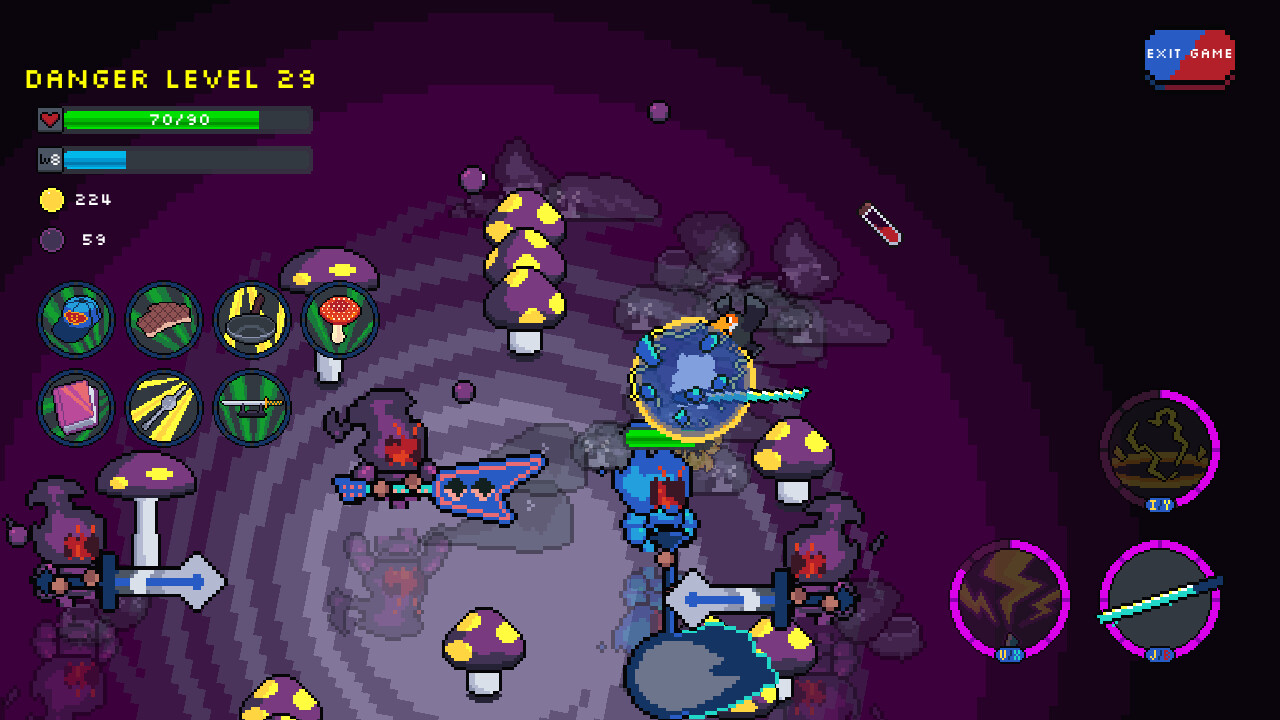Select the glowing fork weapon icon

(x=163, y=408)
